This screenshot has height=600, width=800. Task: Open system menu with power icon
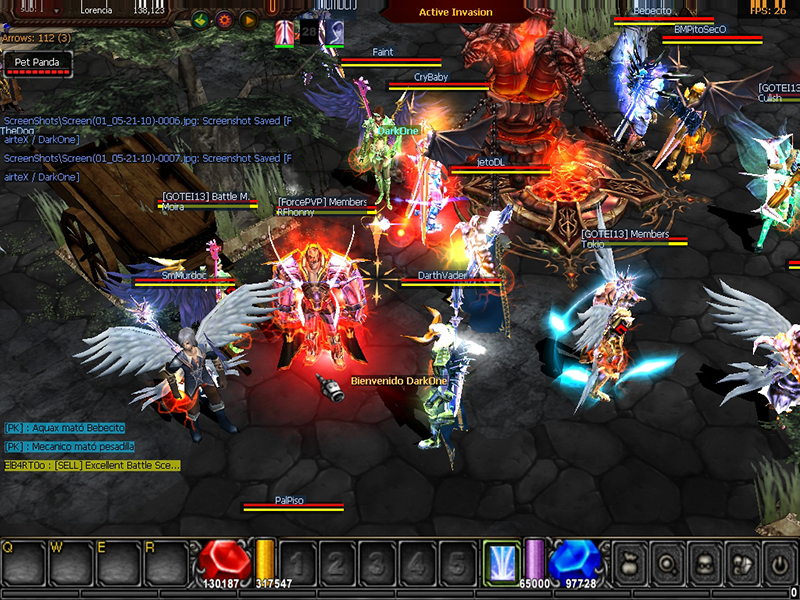coord(779,563)
